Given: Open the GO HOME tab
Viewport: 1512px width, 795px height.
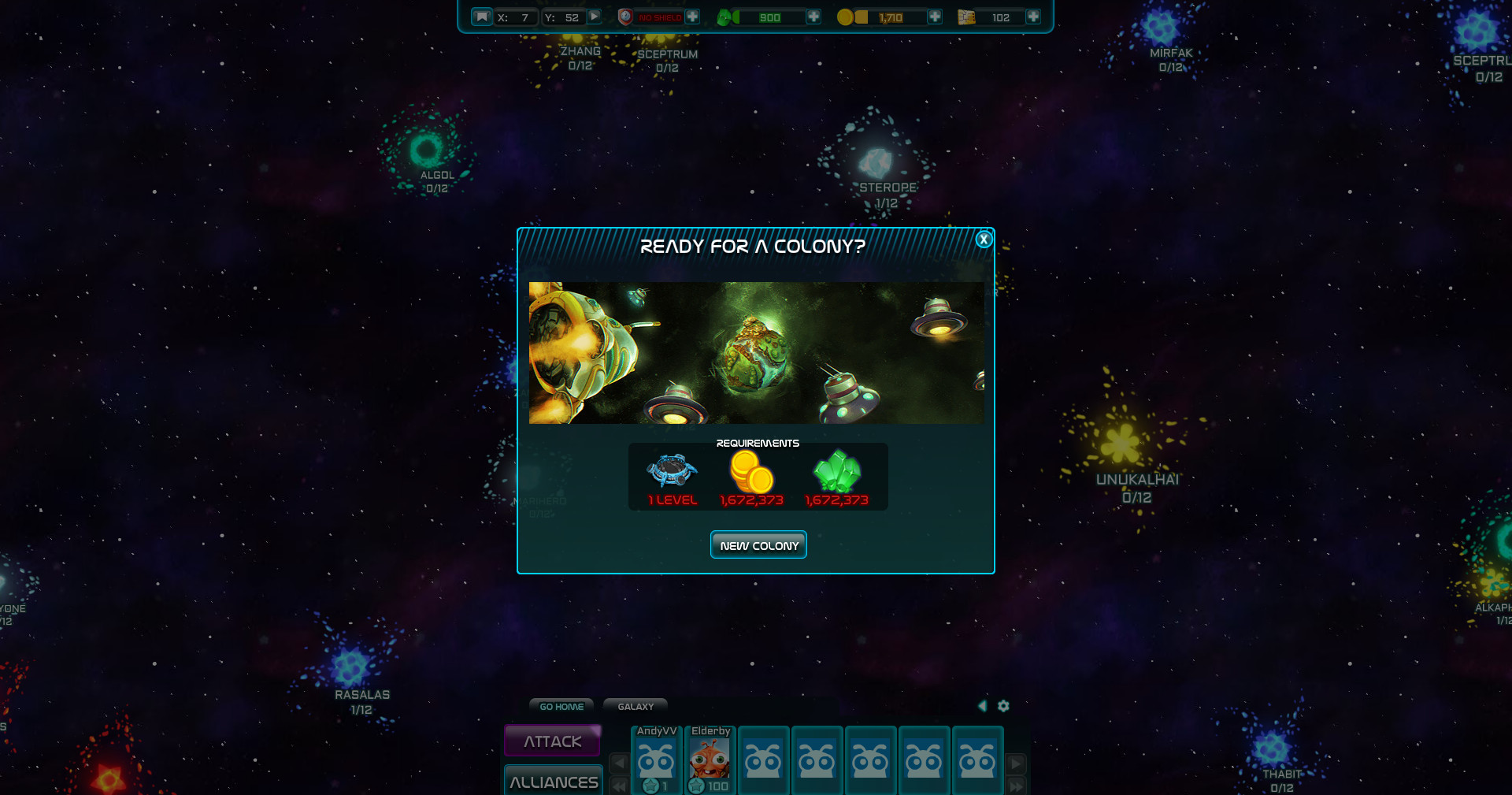Looking at the screenshot, I should pos(561,707).
